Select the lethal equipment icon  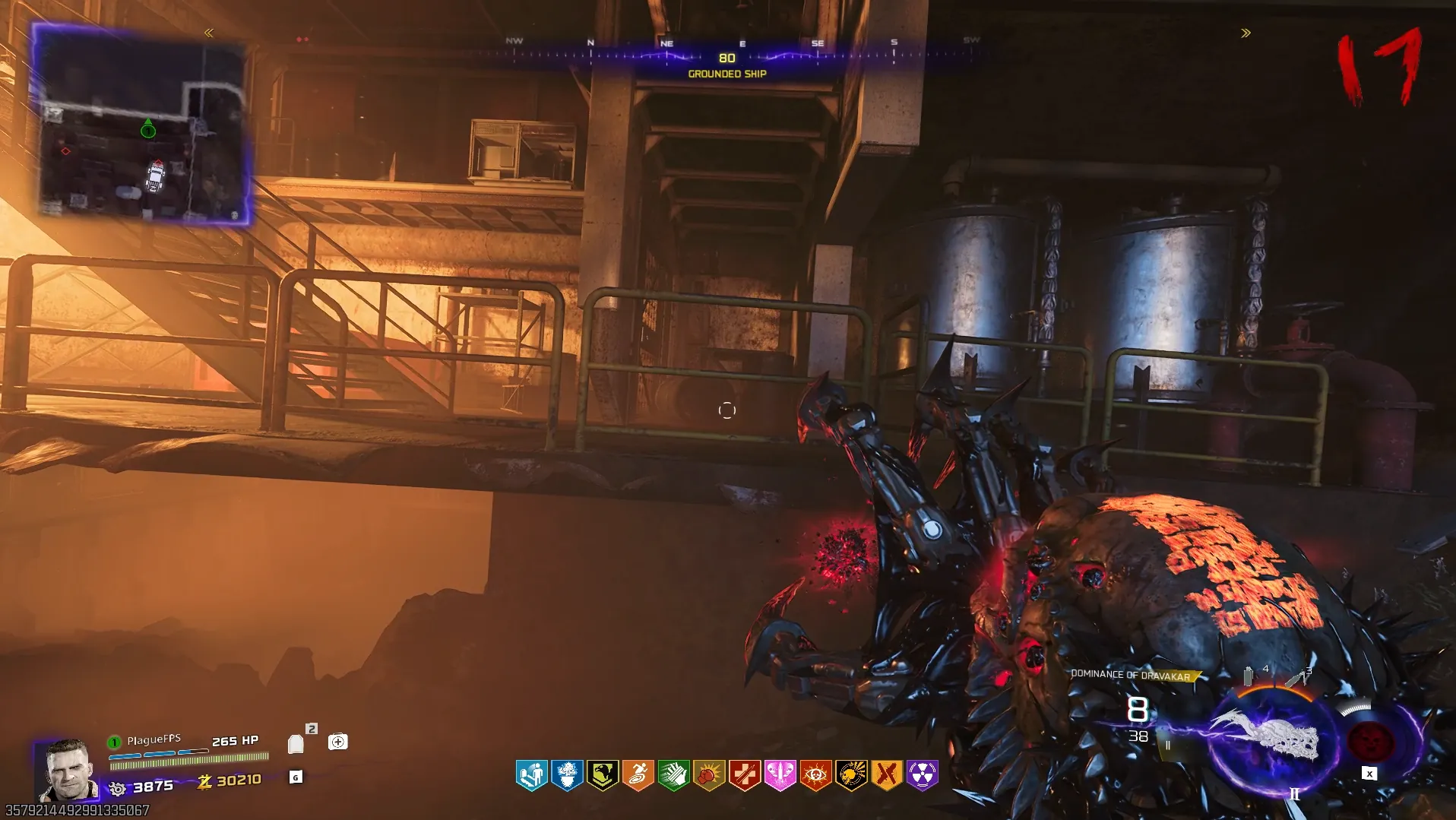pos(1297,677)
